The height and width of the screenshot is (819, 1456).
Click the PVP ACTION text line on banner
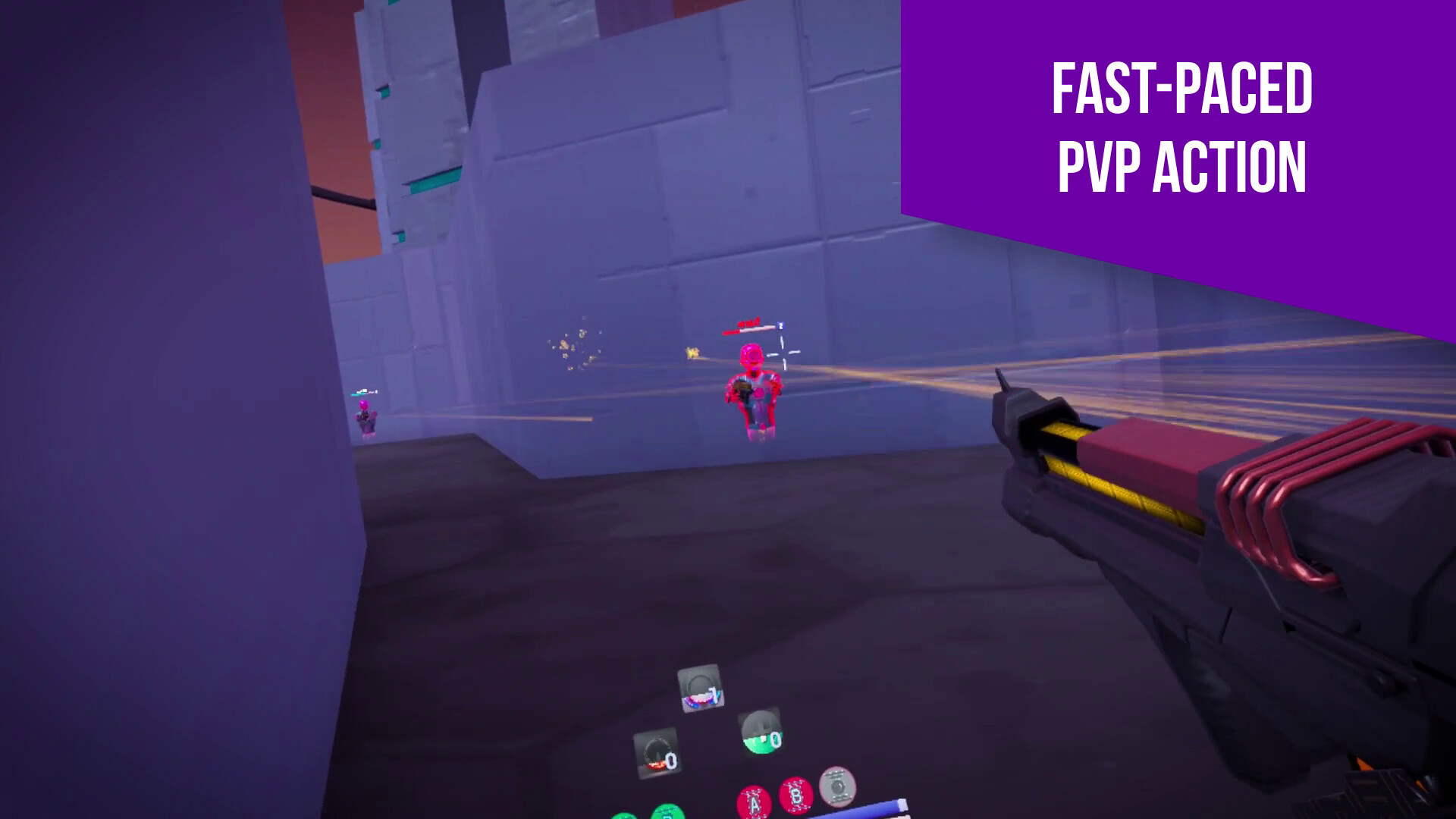tap(1181, 165)
